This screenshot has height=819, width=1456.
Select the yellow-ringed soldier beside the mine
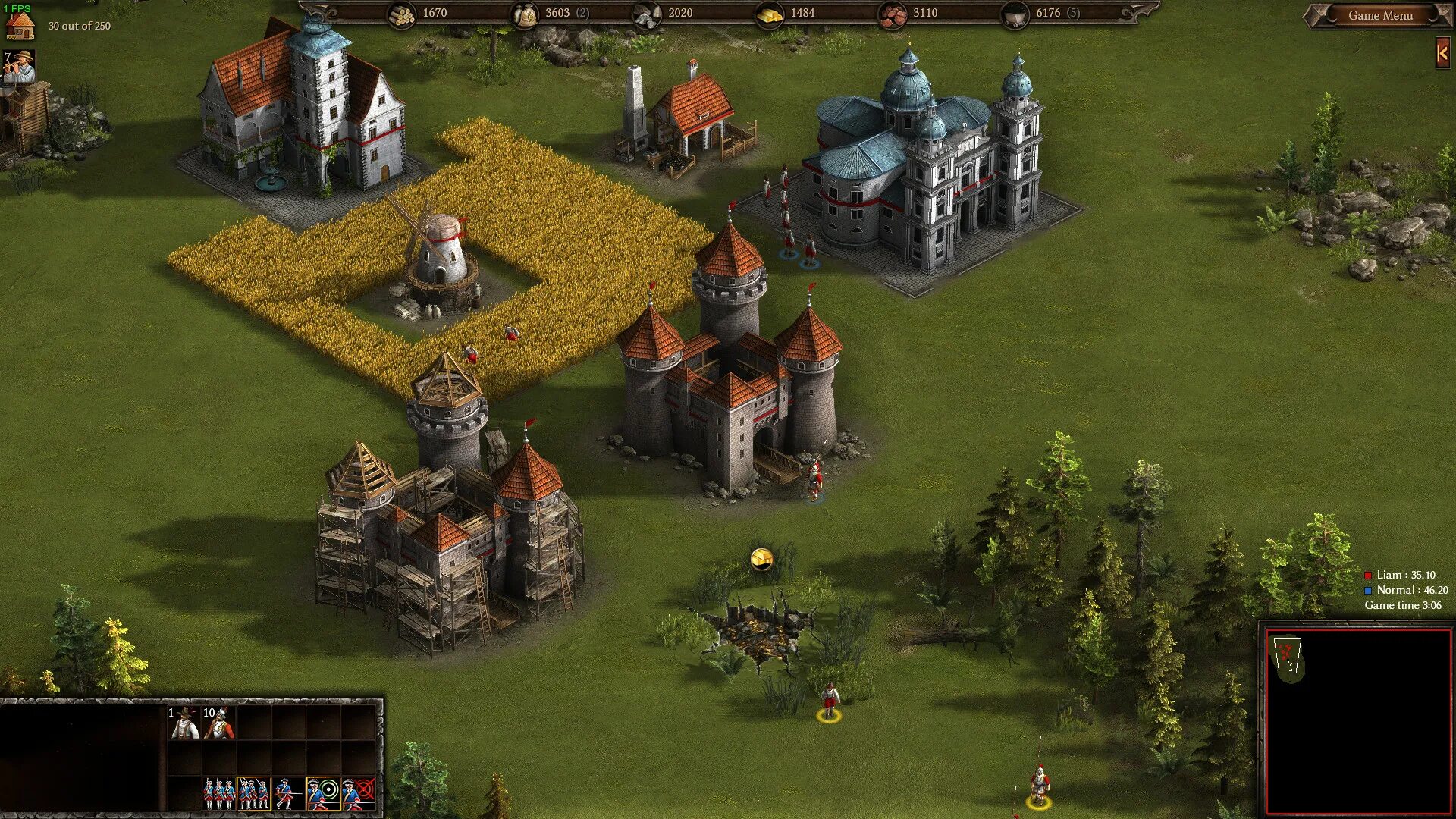click(829, 701)
